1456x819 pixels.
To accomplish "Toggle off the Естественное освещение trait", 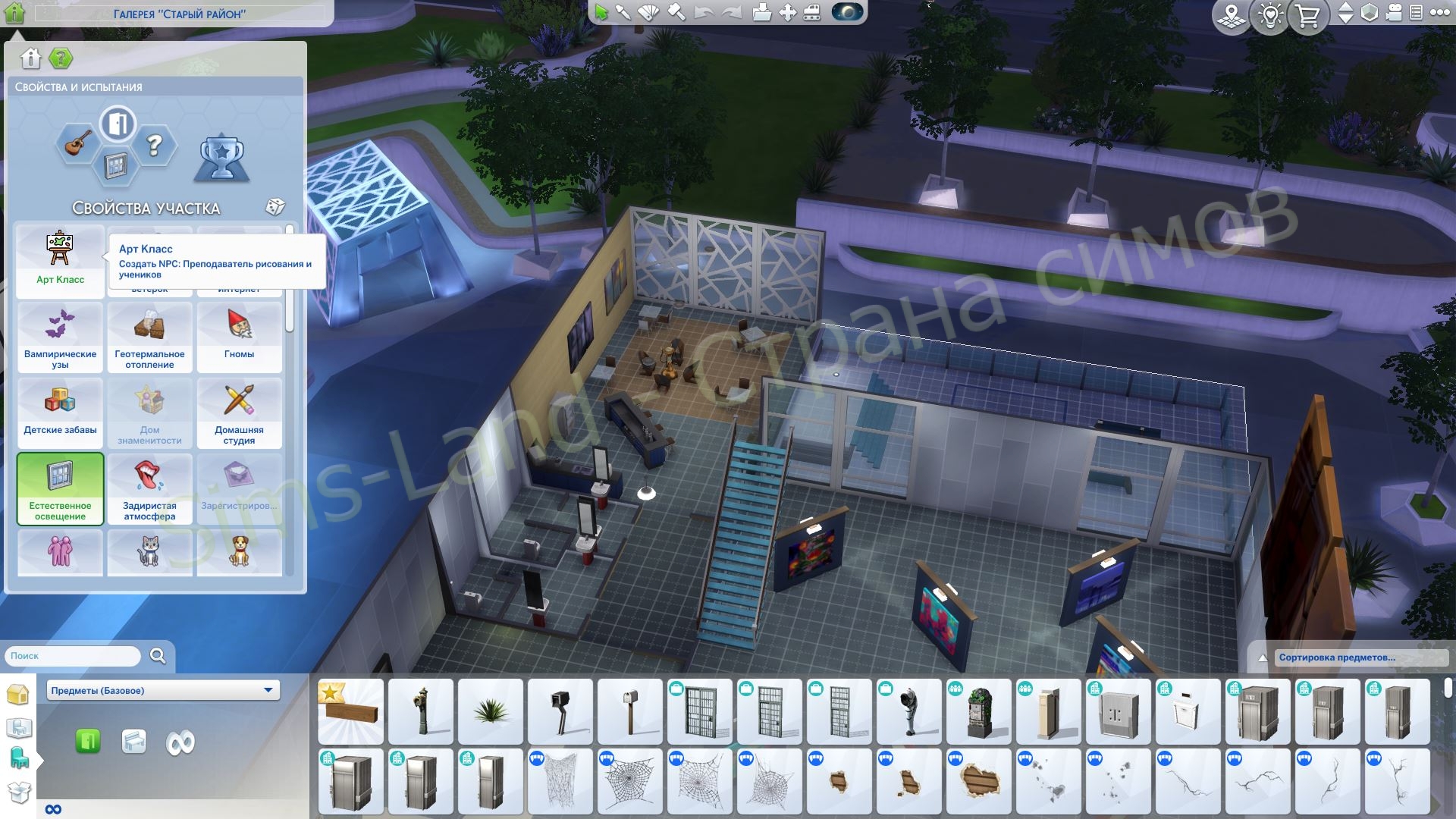I will [x=60, y=489].
